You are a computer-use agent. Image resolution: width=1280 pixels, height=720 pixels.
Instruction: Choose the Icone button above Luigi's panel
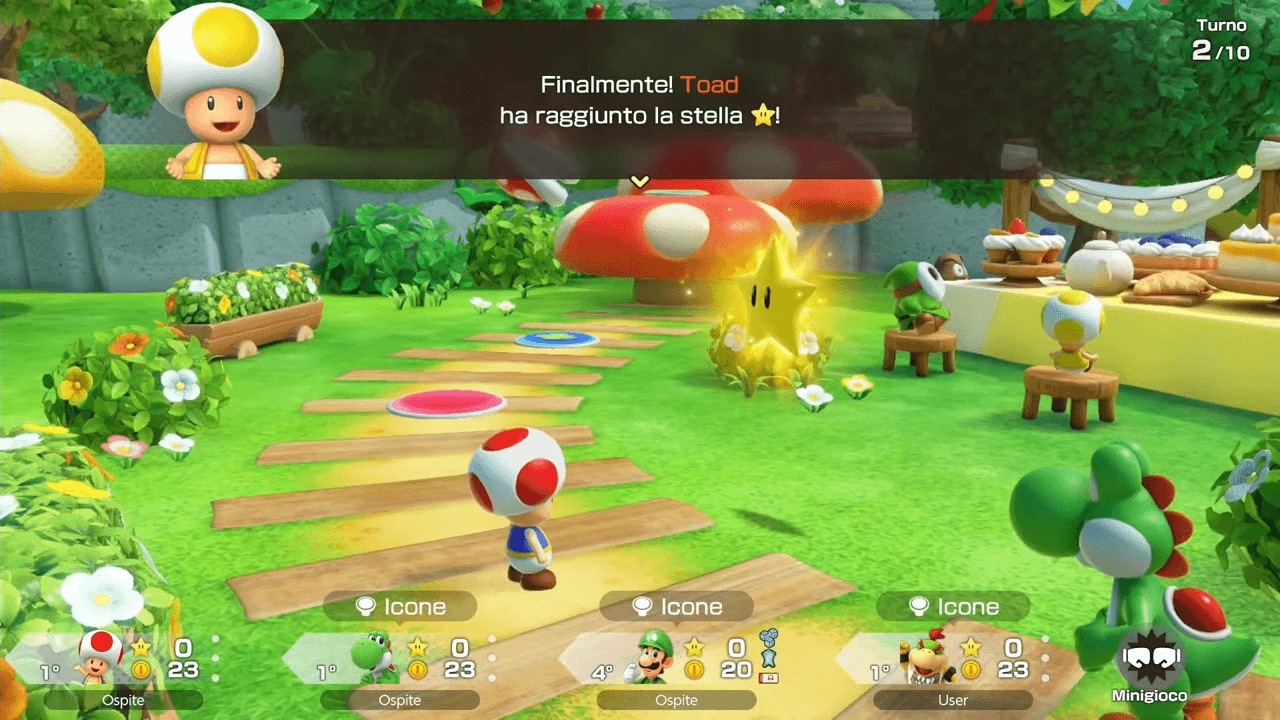click(x=676, y=607)
